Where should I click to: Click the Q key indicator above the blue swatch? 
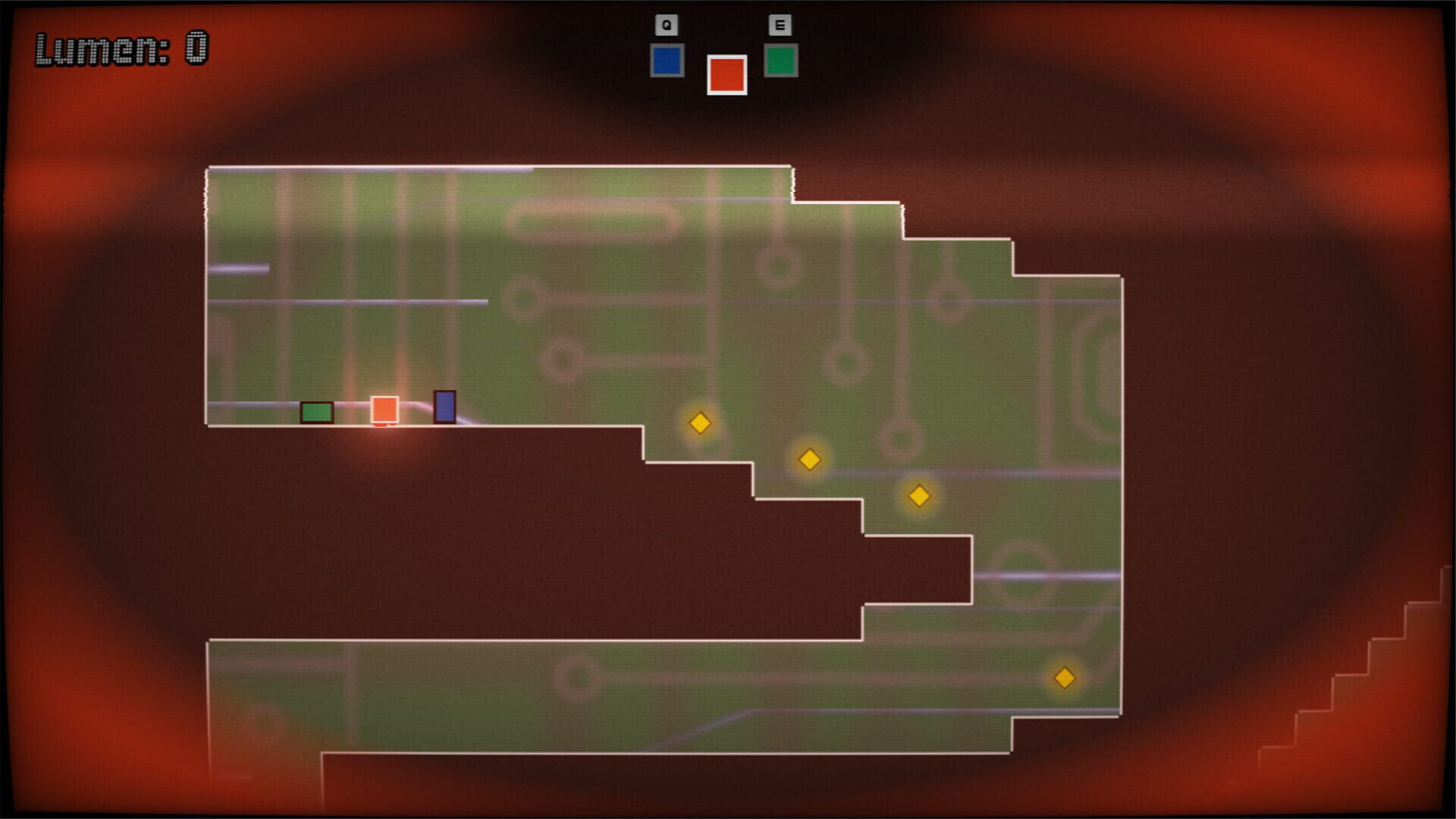pyautogui.click(x=666, y=24)
